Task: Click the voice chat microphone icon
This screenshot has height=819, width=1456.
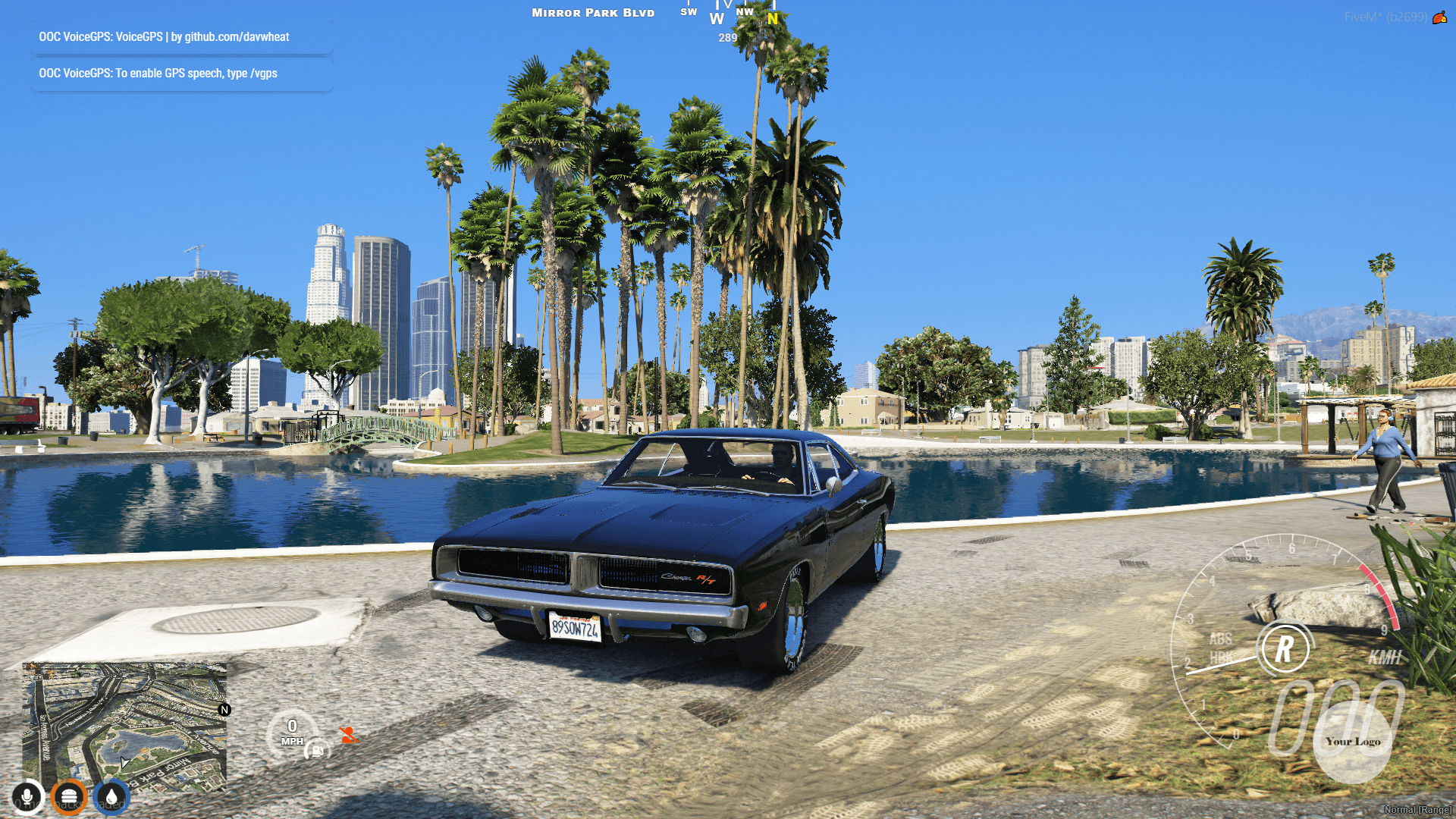Action: tap(27, 797)
